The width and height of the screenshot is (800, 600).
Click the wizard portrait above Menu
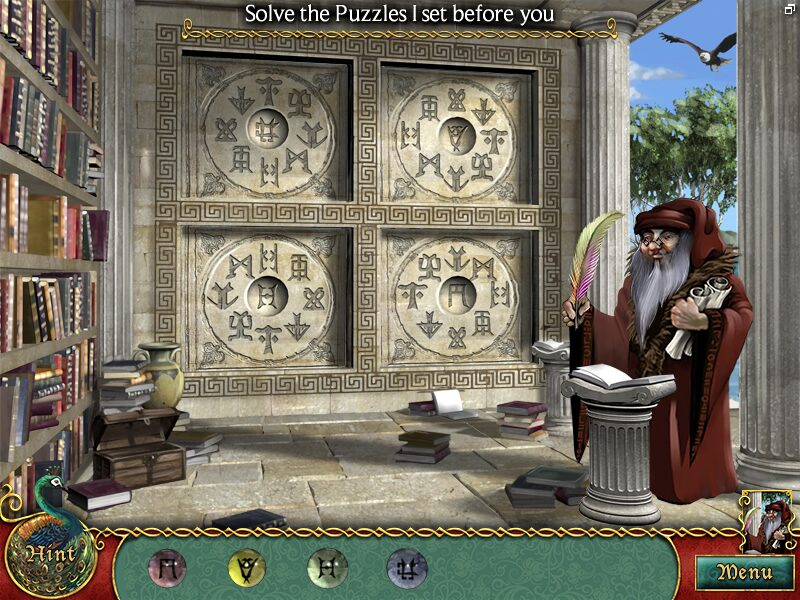tap(766, 520)
